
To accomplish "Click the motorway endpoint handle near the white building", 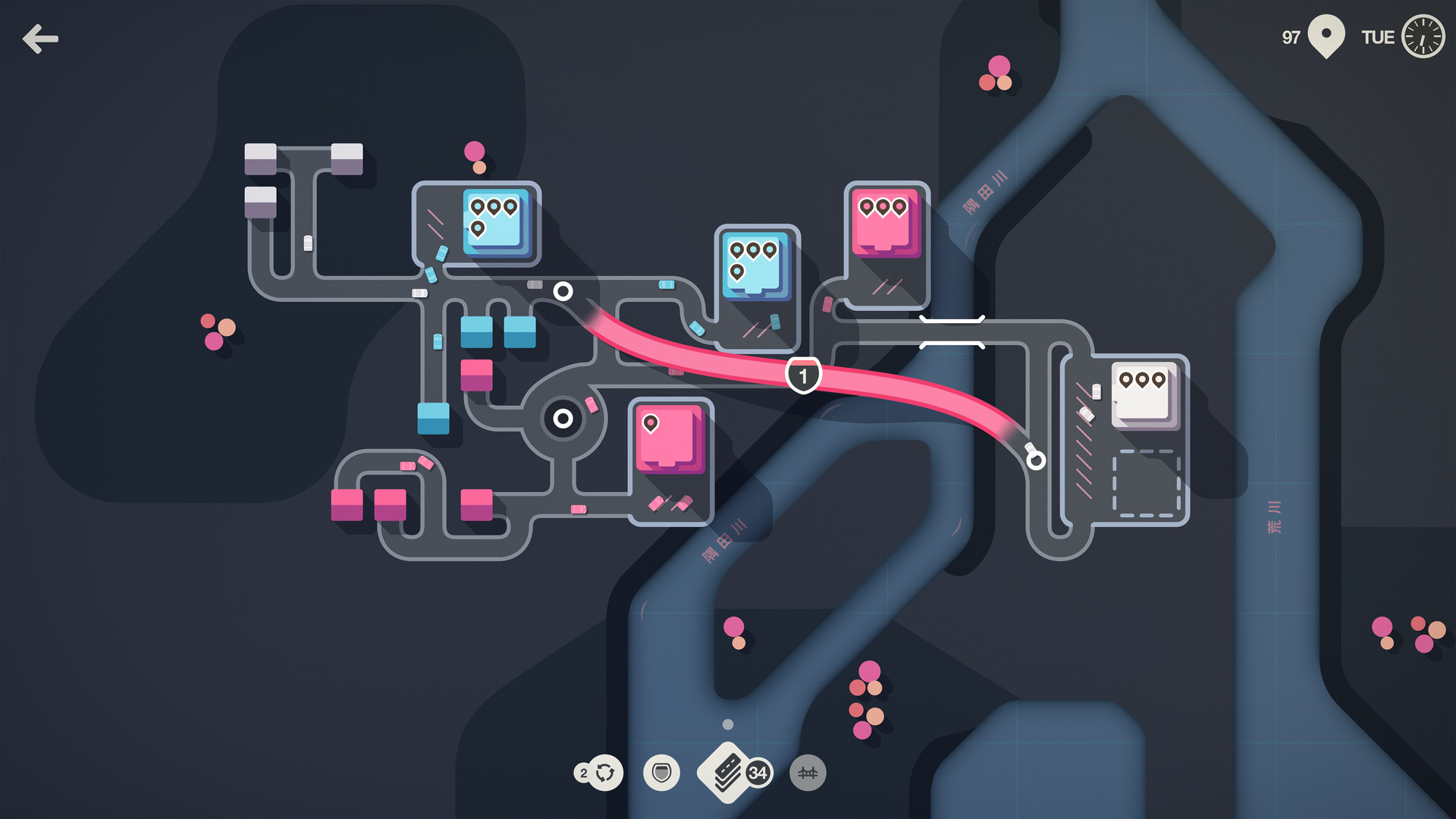I will [1034, 459].
